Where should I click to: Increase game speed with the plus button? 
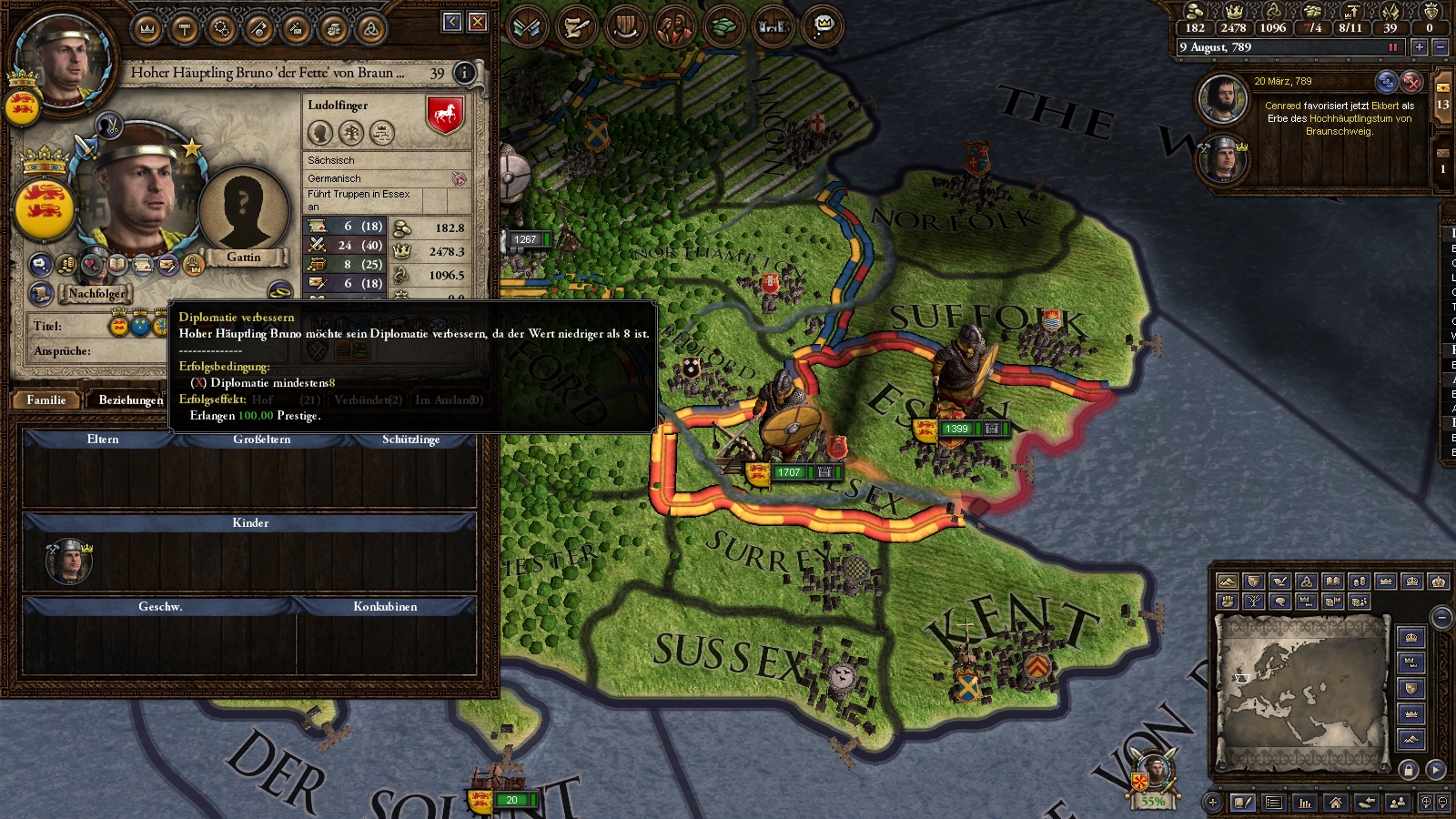click(1419, 47)
